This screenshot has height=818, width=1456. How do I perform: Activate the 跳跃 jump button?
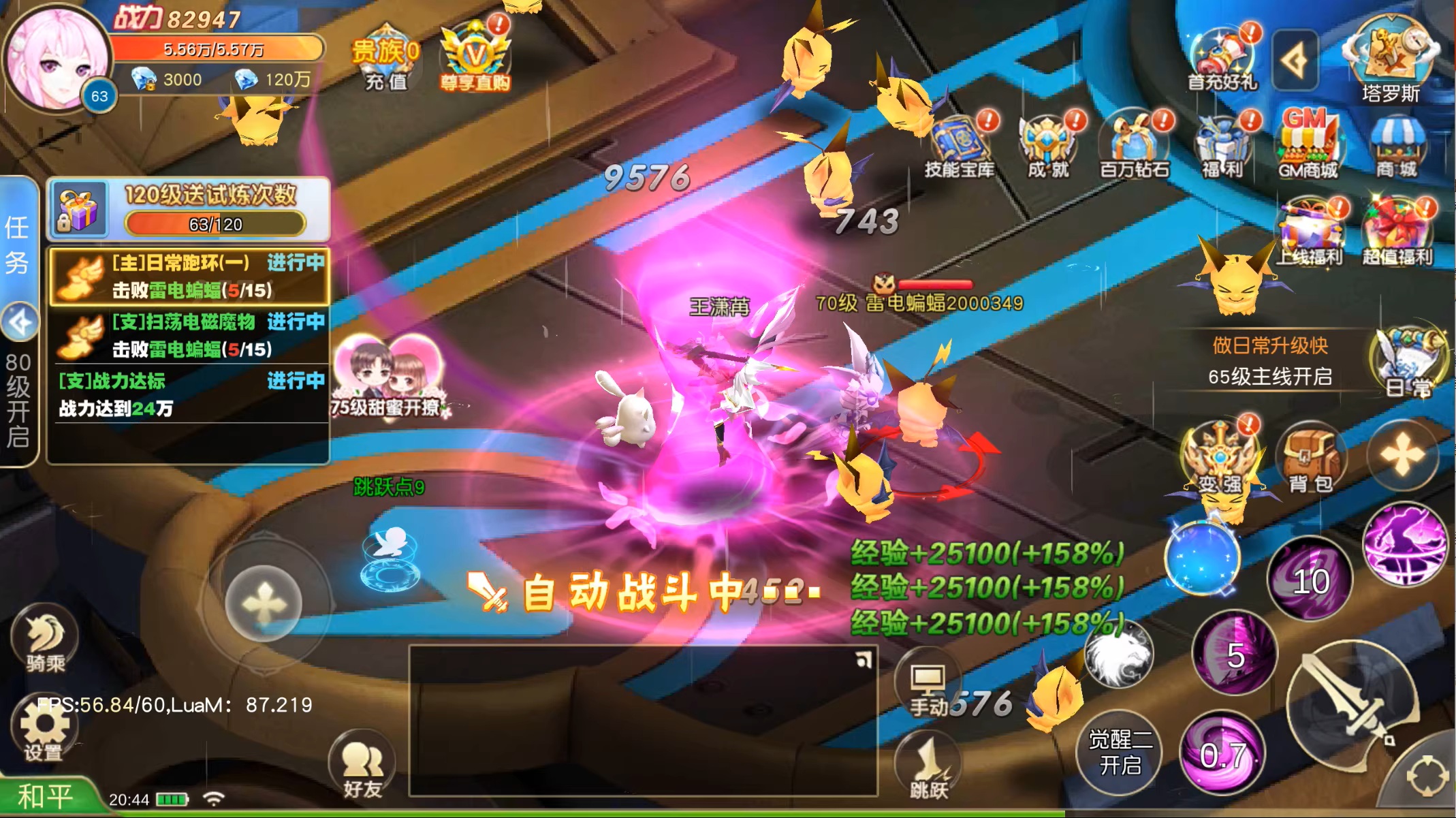929,766
